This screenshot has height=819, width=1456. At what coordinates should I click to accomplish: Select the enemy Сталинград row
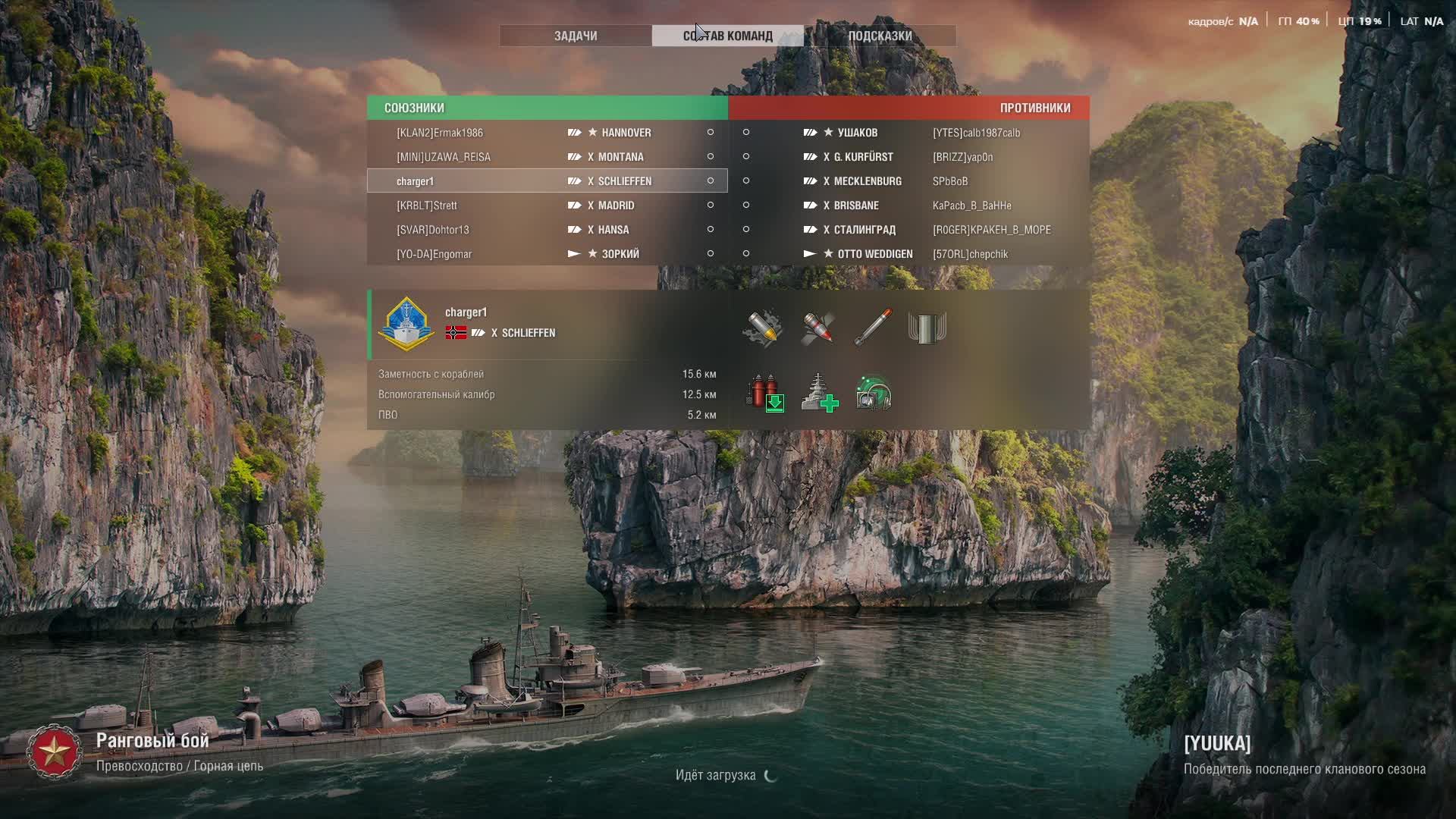click(908, 230)
